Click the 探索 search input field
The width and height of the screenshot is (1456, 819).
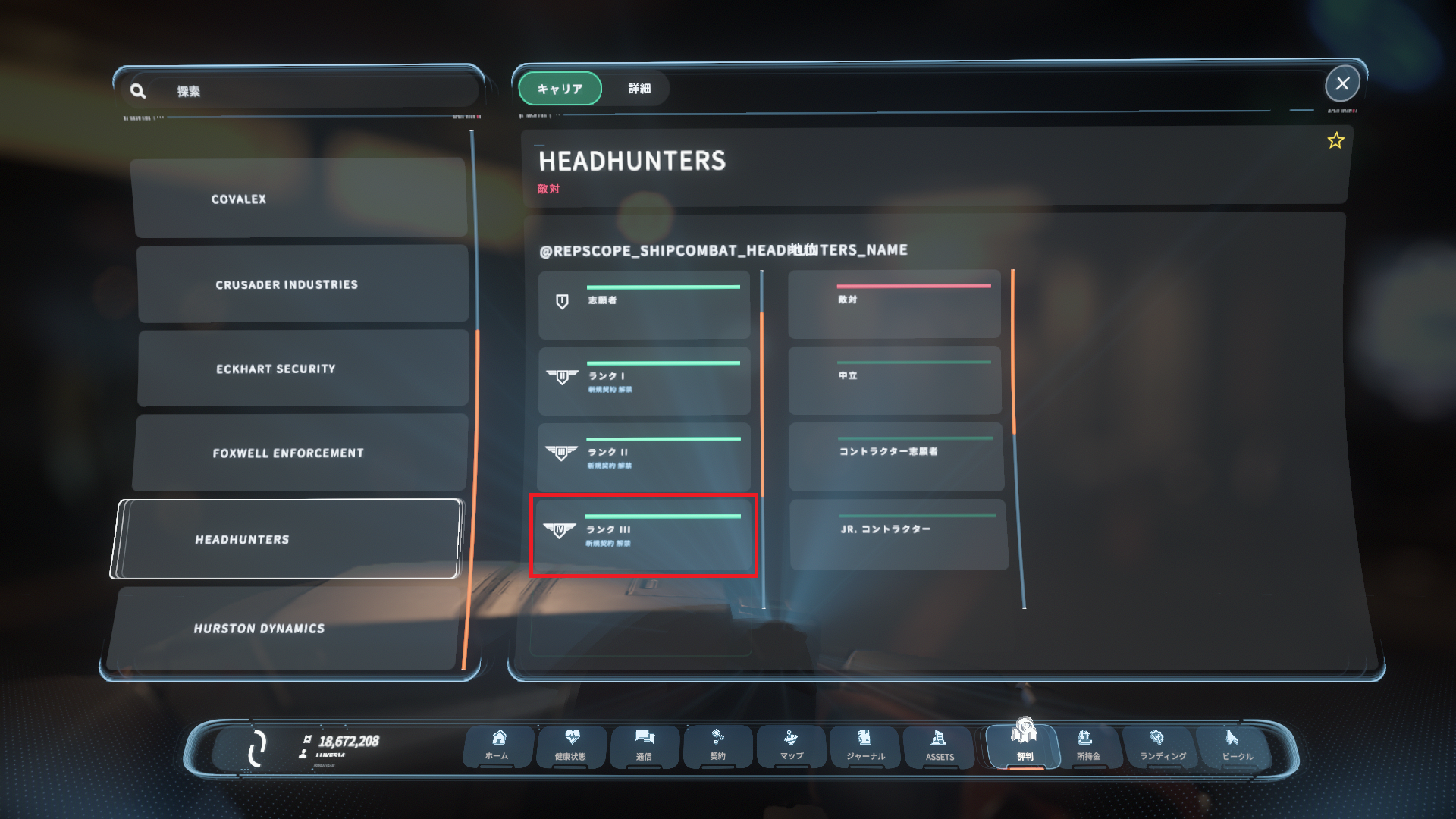coord(303,89)
